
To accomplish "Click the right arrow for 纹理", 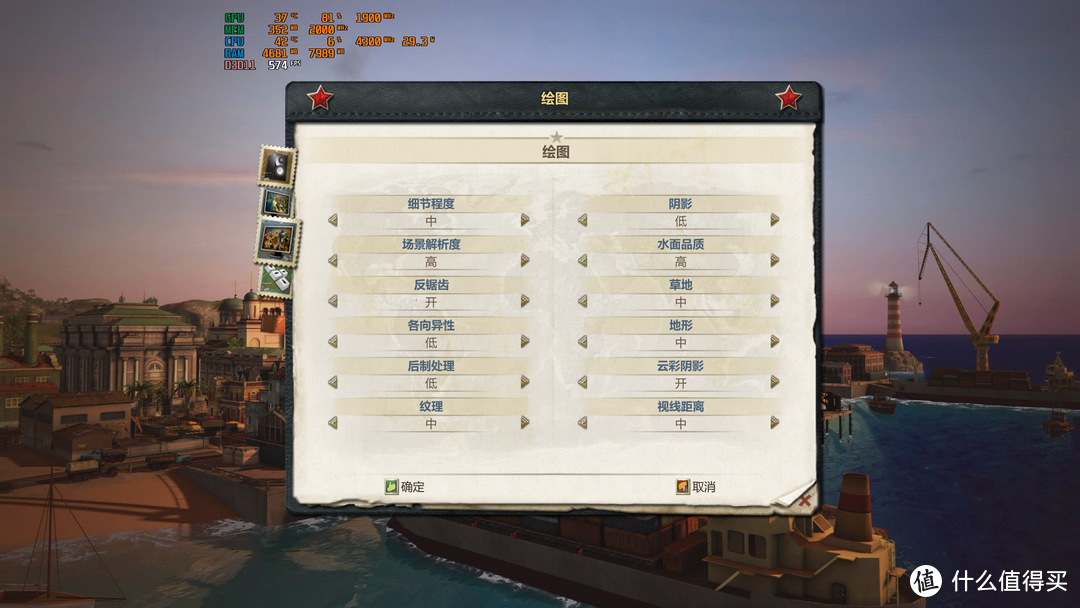I will 525,423.
